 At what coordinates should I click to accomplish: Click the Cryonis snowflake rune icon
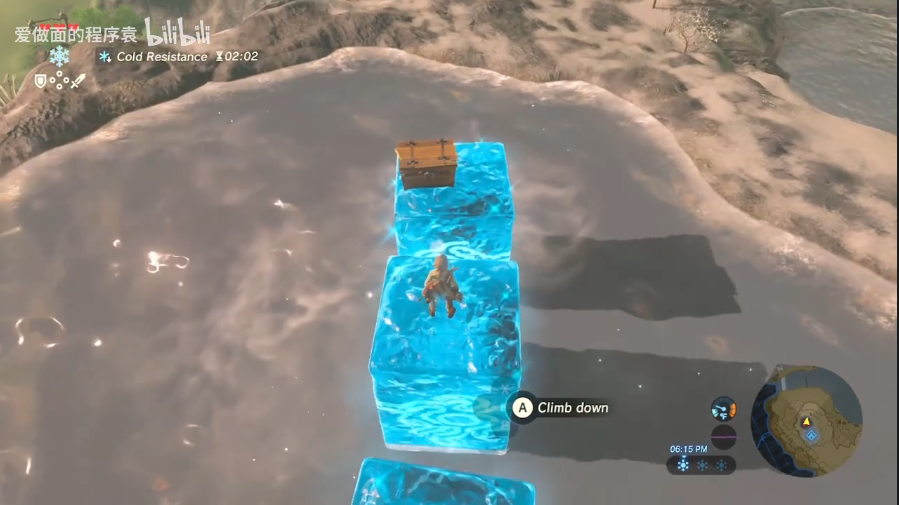click(x=60, y=56)
